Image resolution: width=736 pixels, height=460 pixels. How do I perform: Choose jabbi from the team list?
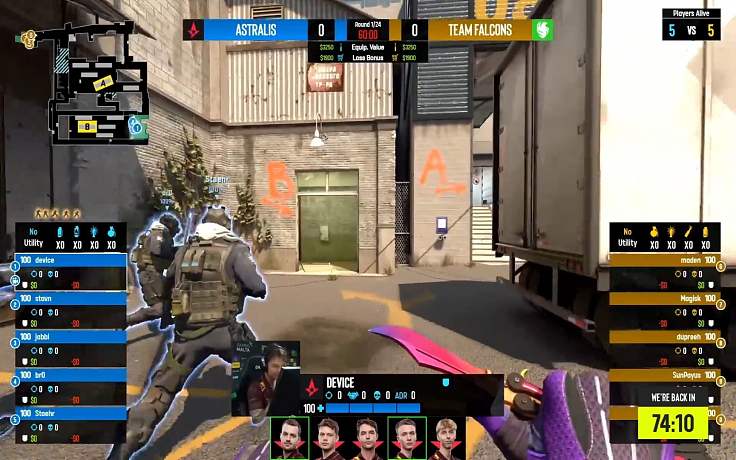(70, 336)
